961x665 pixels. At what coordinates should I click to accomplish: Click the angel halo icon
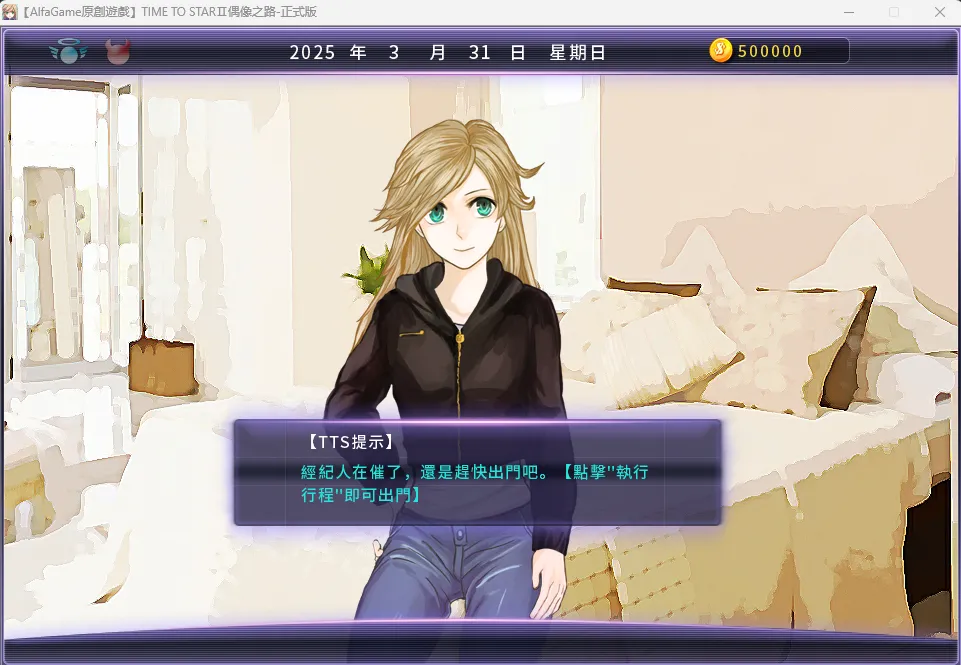[68, 51]
